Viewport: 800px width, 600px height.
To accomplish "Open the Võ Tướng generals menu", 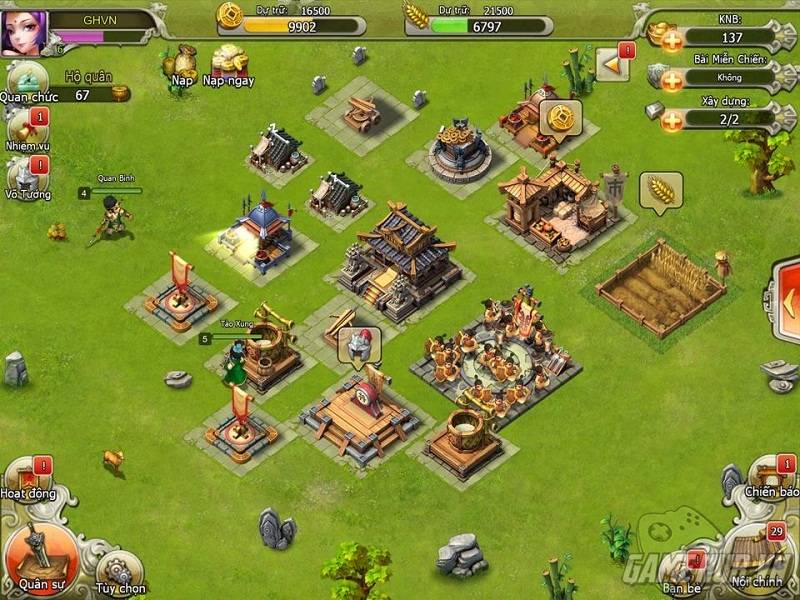I will click(26, 176).
